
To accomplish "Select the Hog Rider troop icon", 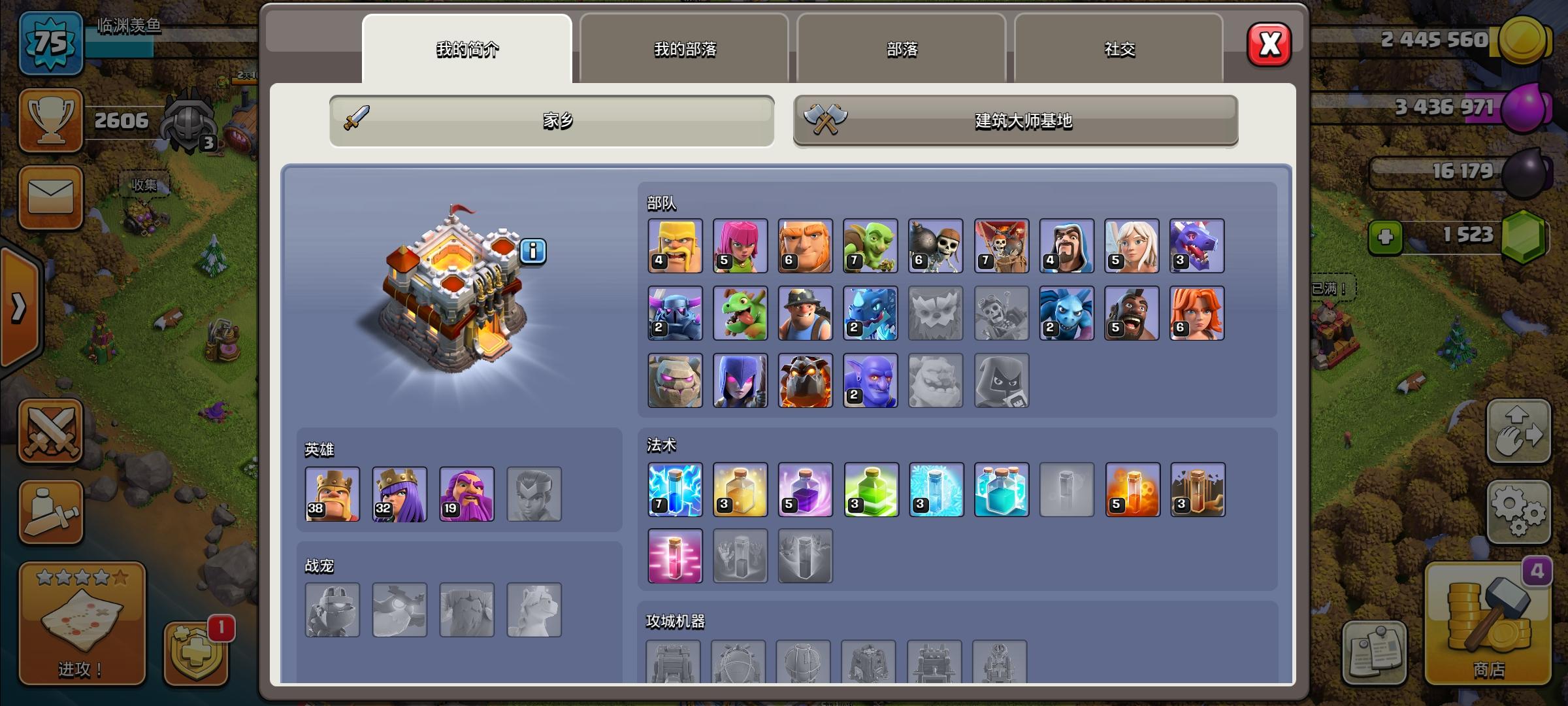I will (x=1132, y=313).
